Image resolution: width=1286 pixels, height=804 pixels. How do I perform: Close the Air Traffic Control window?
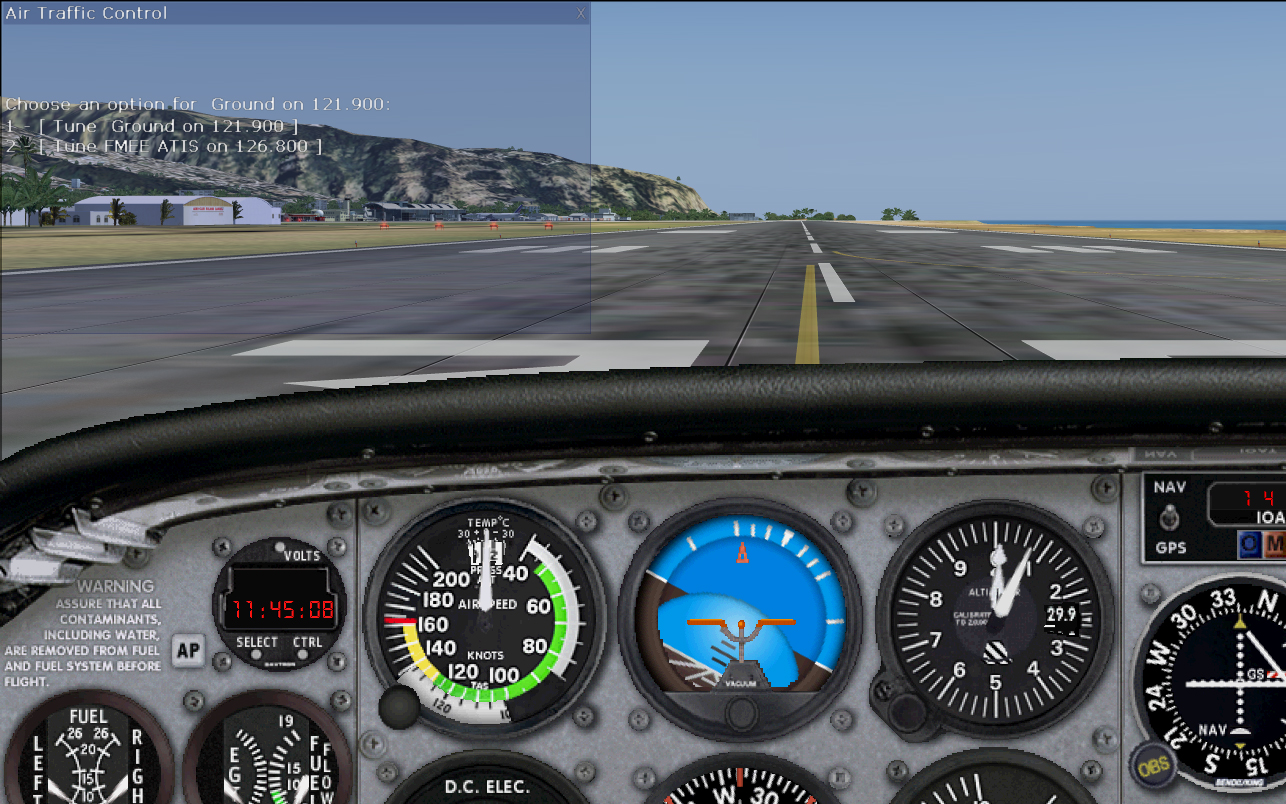tap(581, 13)
